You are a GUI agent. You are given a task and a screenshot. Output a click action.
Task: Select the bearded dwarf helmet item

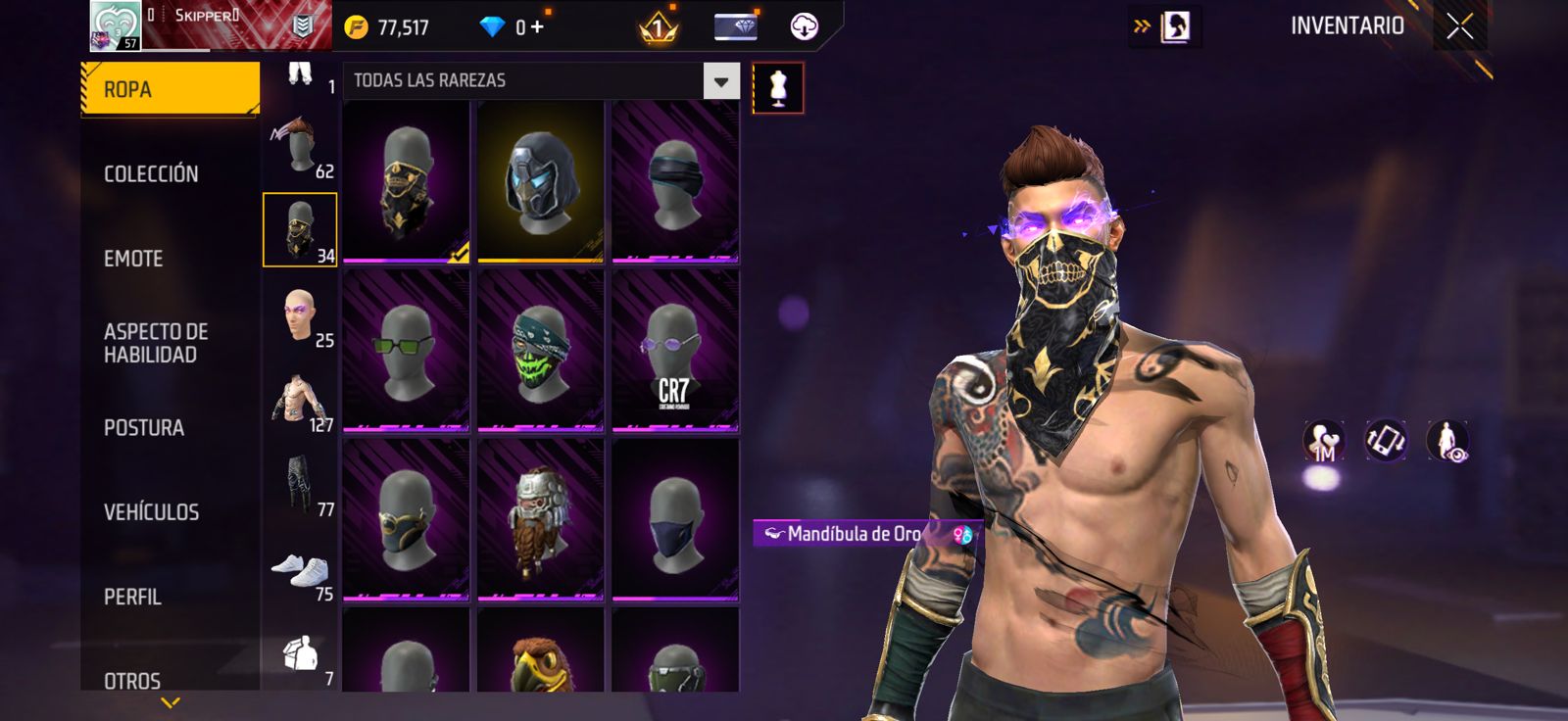click(x=540, y=519)
